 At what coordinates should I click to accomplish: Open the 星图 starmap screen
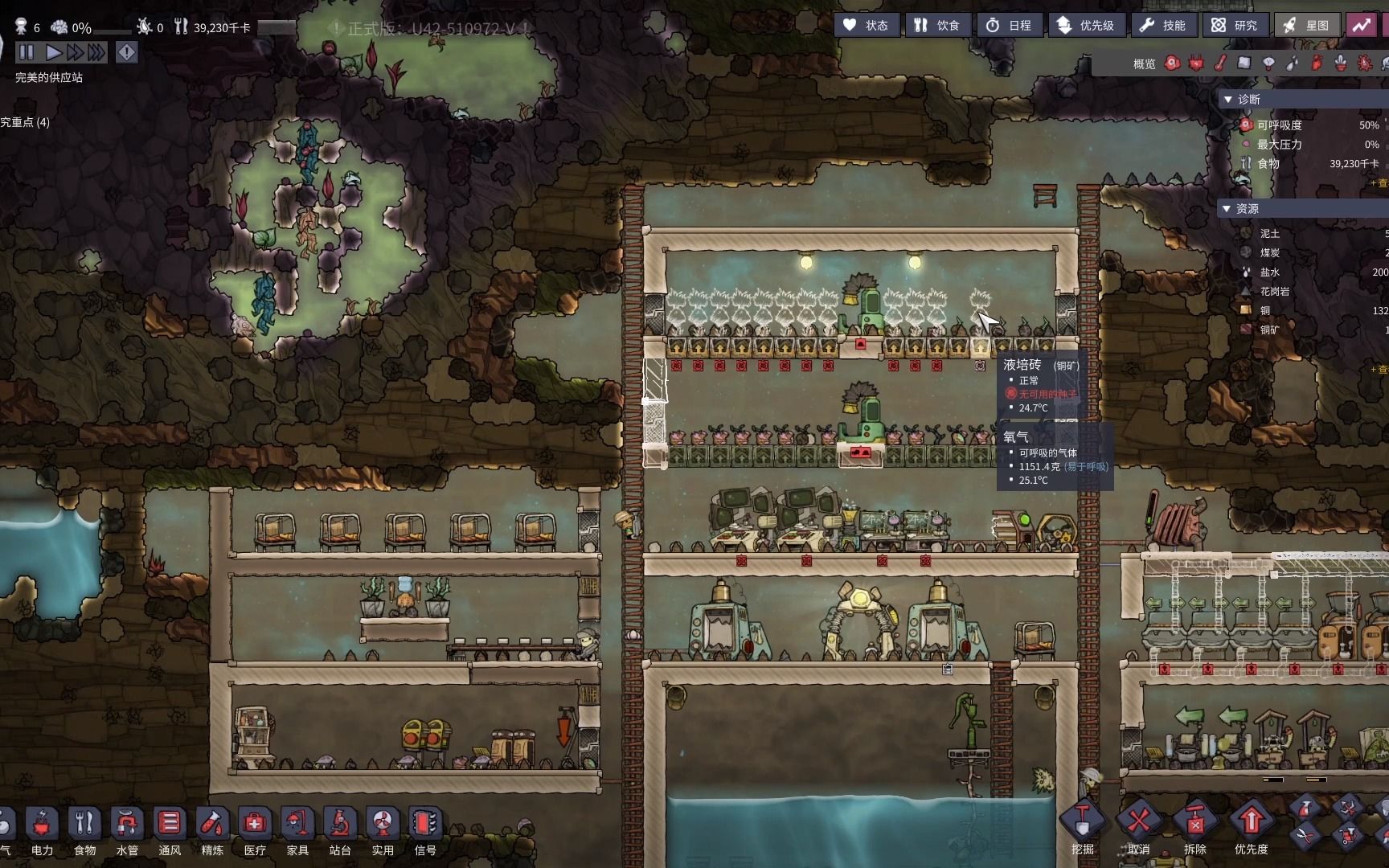click(x=1306, y=26)
